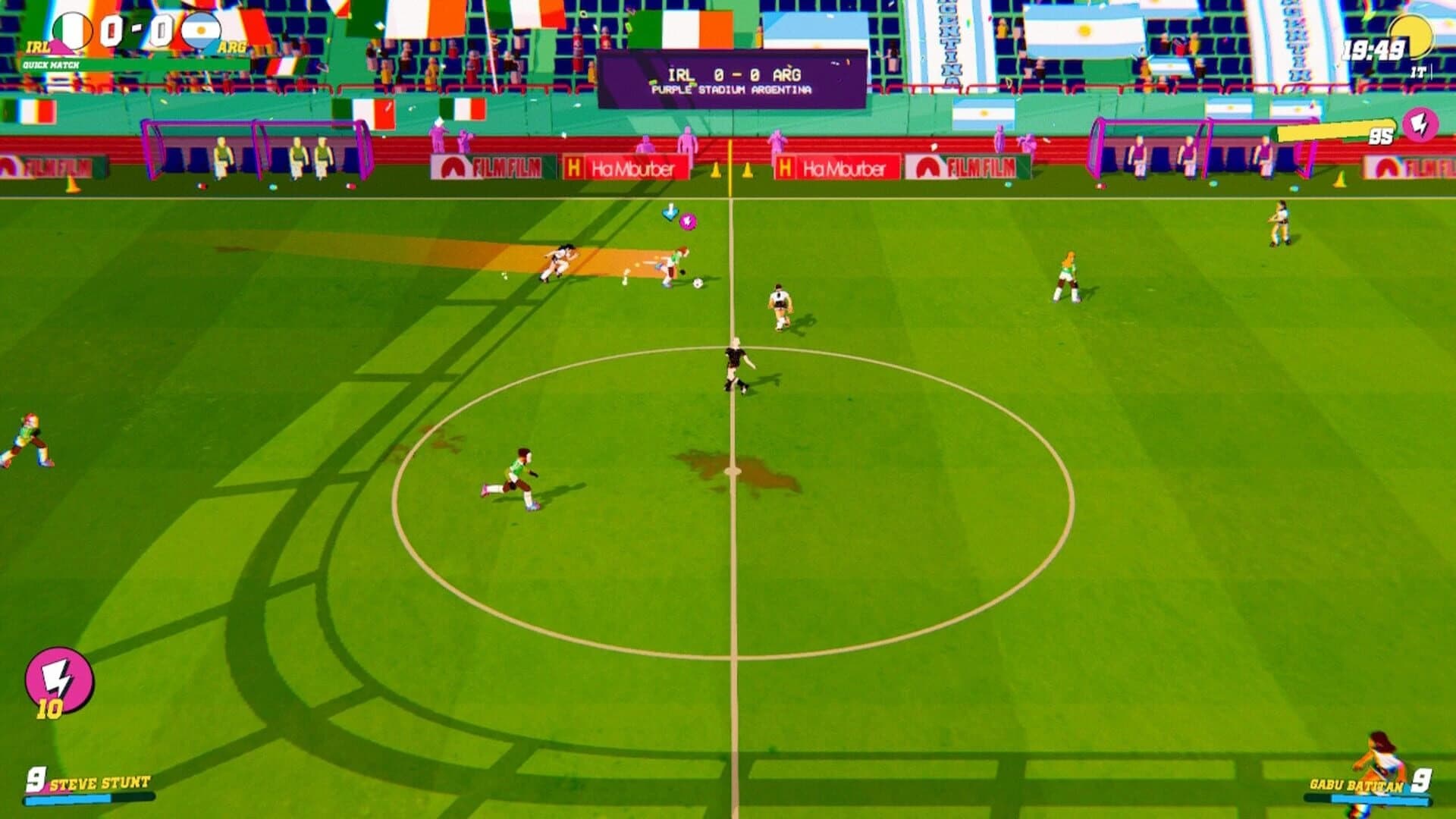Toggle the pink power-up marker above the midfield player
The width and height of the screenshot is (1456, 819).
688,221
